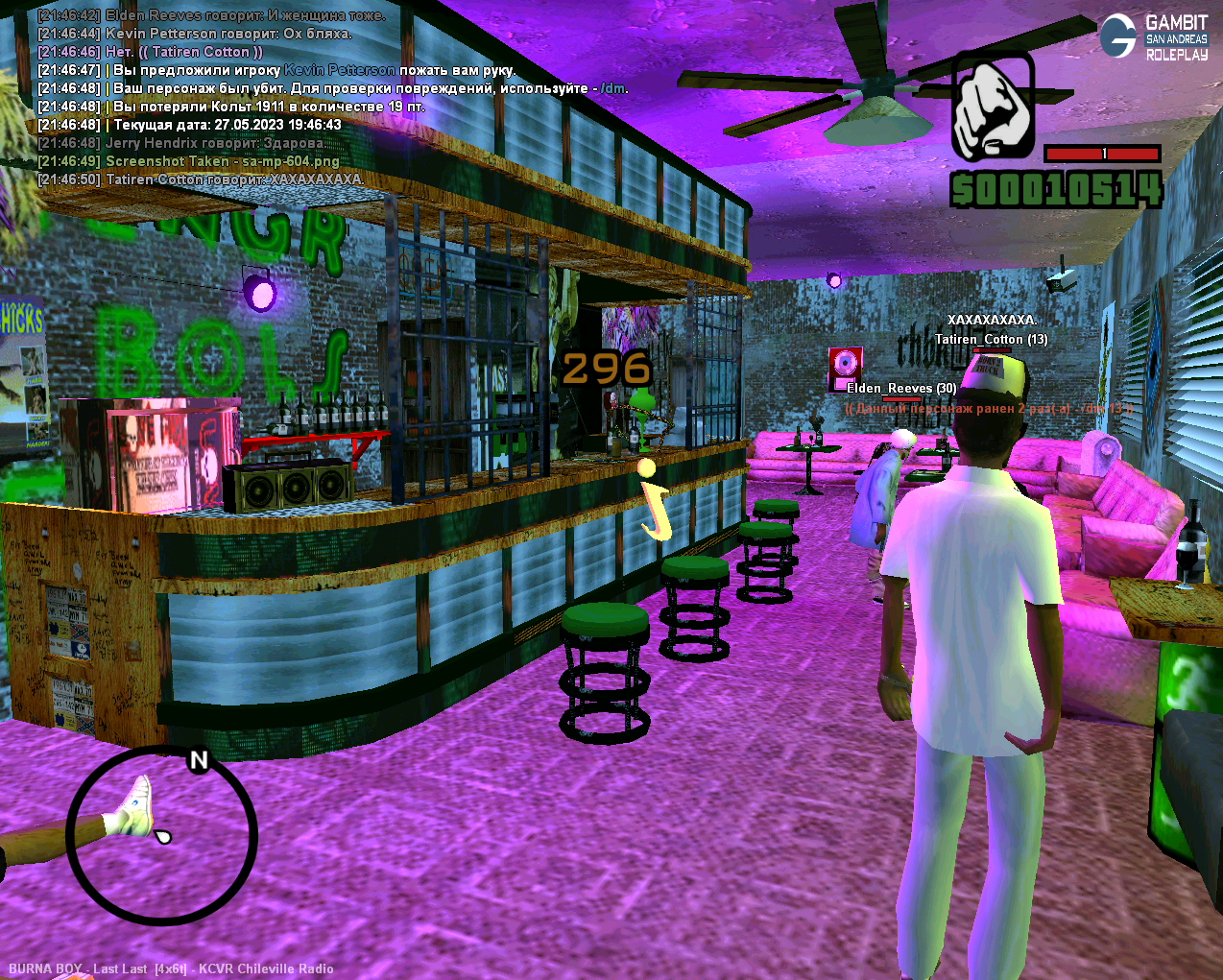Click the KCVR Chileville Radio track text

coord(171,968)
